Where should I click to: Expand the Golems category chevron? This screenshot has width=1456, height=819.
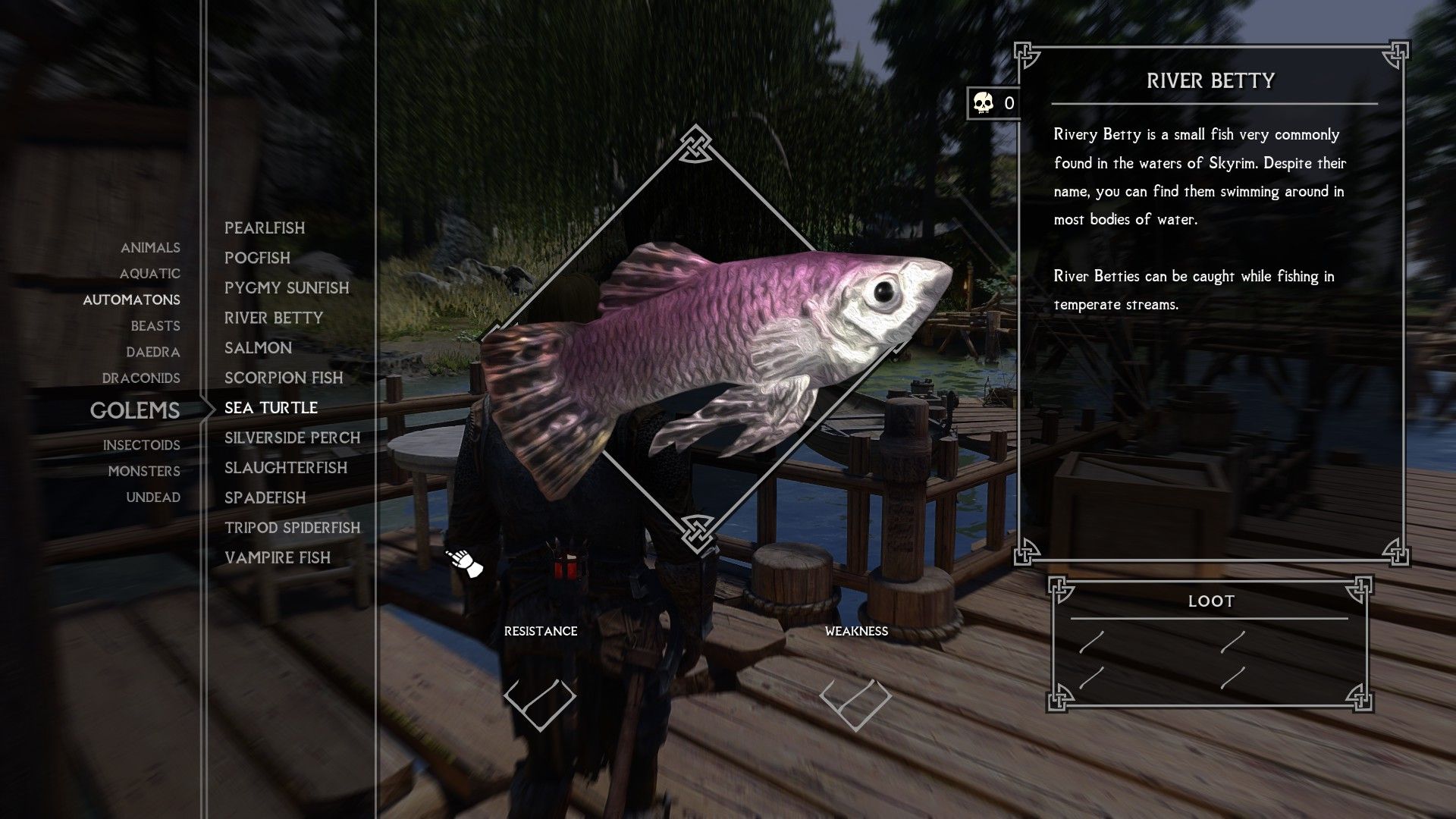(206, 410)
